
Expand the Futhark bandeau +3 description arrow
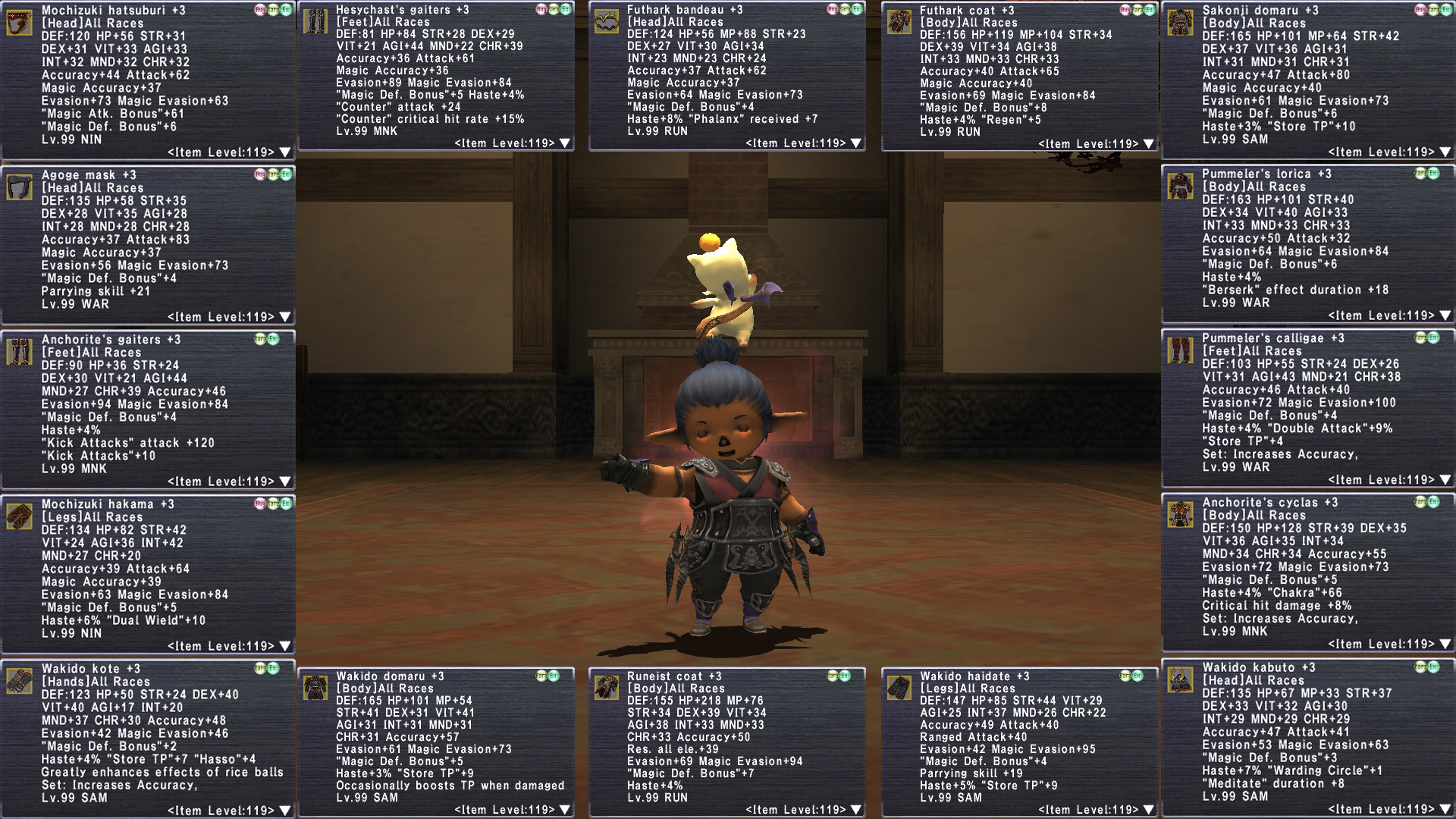856,143
